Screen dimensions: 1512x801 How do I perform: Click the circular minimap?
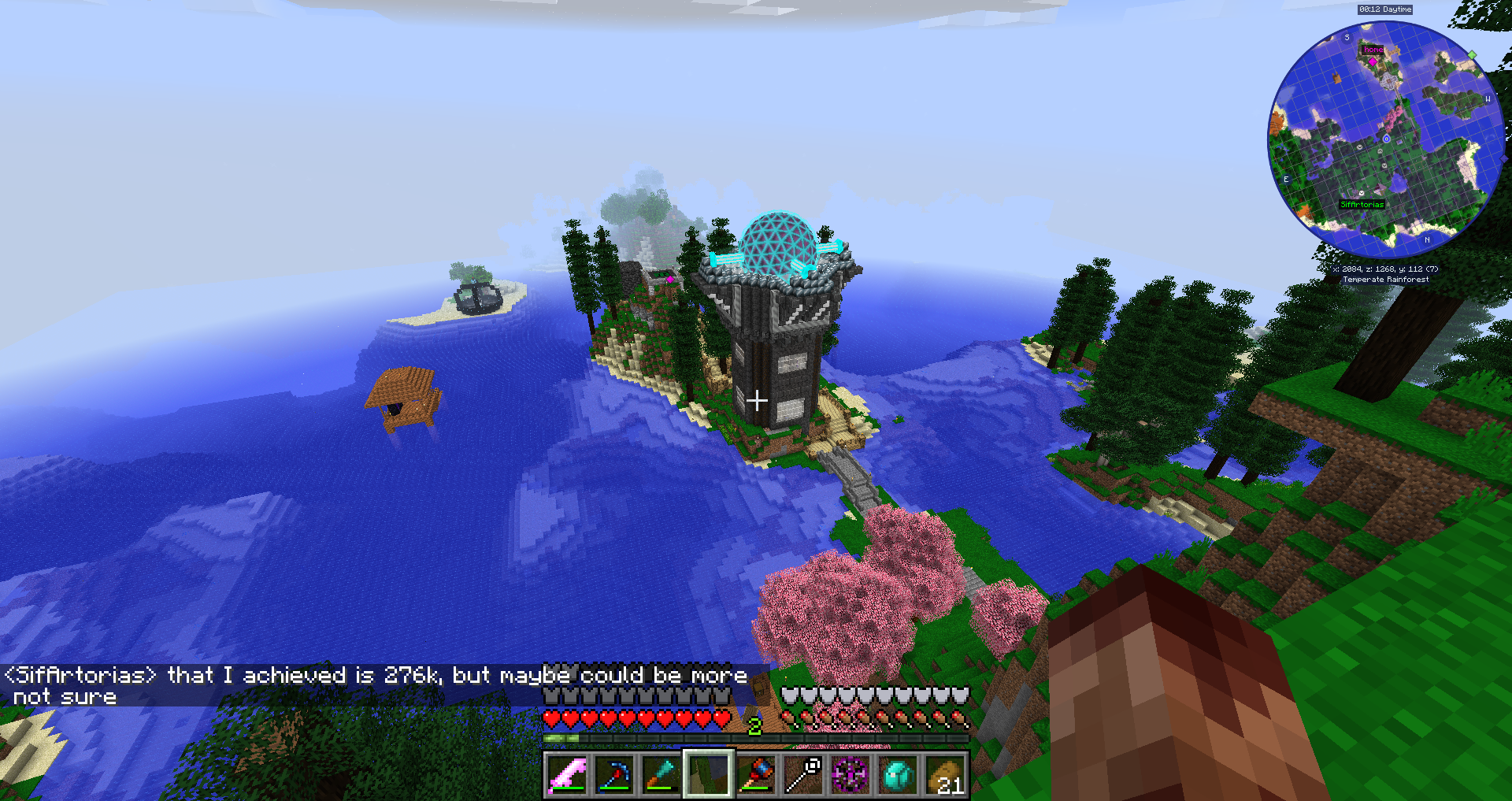(1386, 139)
